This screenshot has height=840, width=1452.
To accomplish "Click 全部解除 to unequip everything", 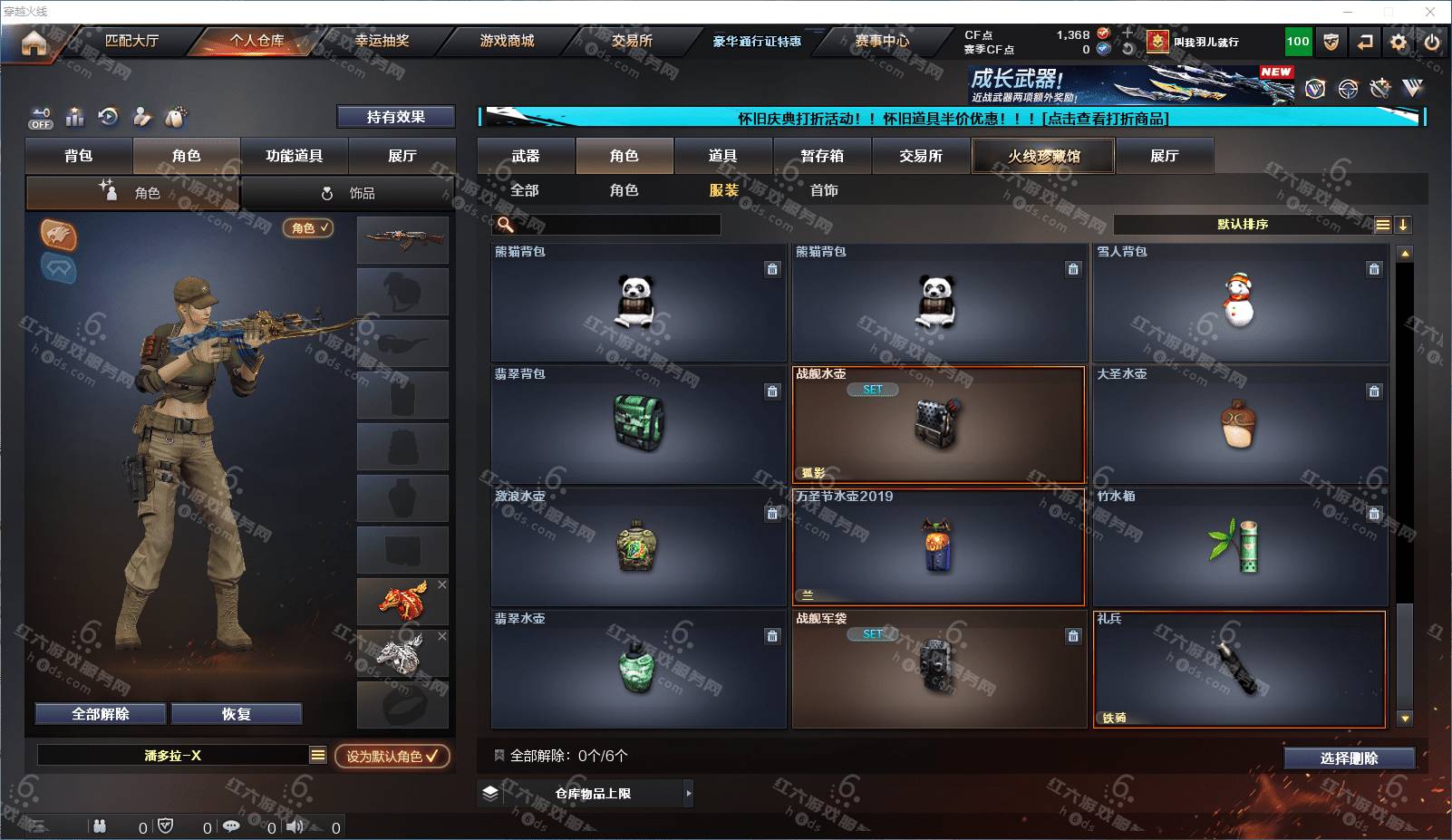I will click(x=101, y=714).
